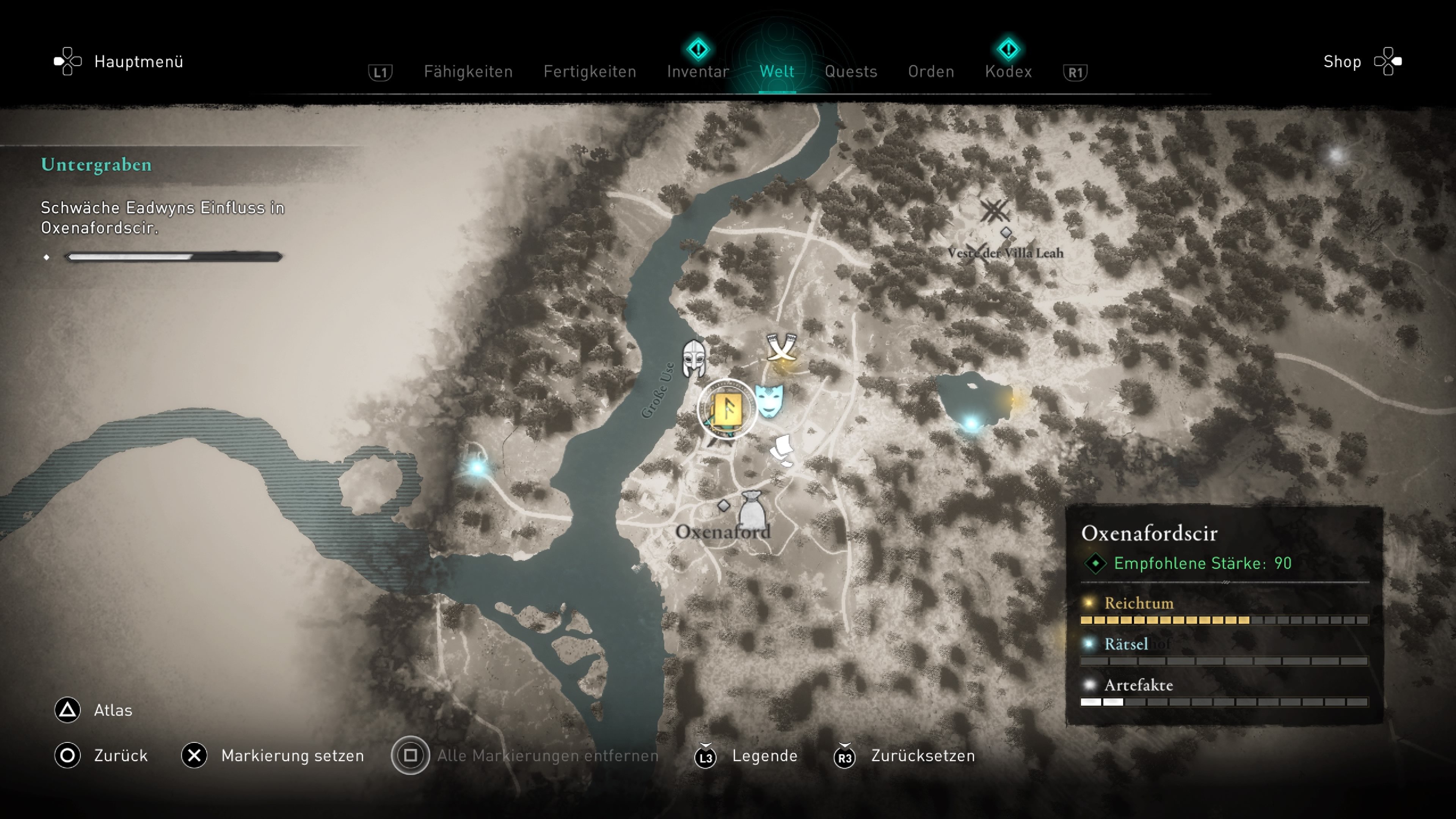Select the Welt tab
Viewport: 1456px width, 819px height.
pyautogui.click(x=777, y=72)
